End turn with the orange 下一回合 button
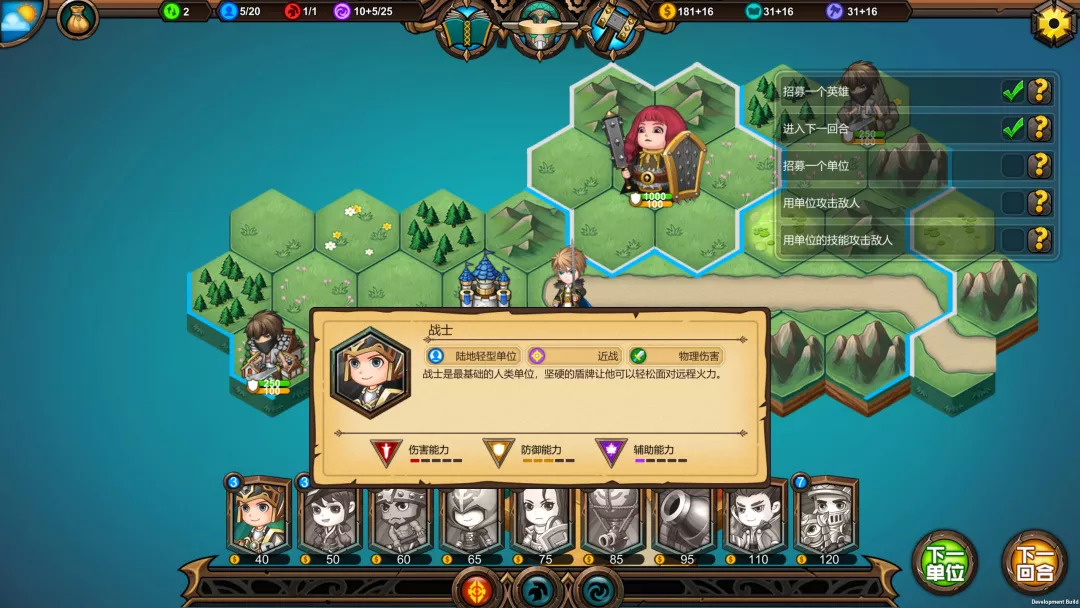1080x608 pixels. pyautogui.click(x=1034, y=563)
